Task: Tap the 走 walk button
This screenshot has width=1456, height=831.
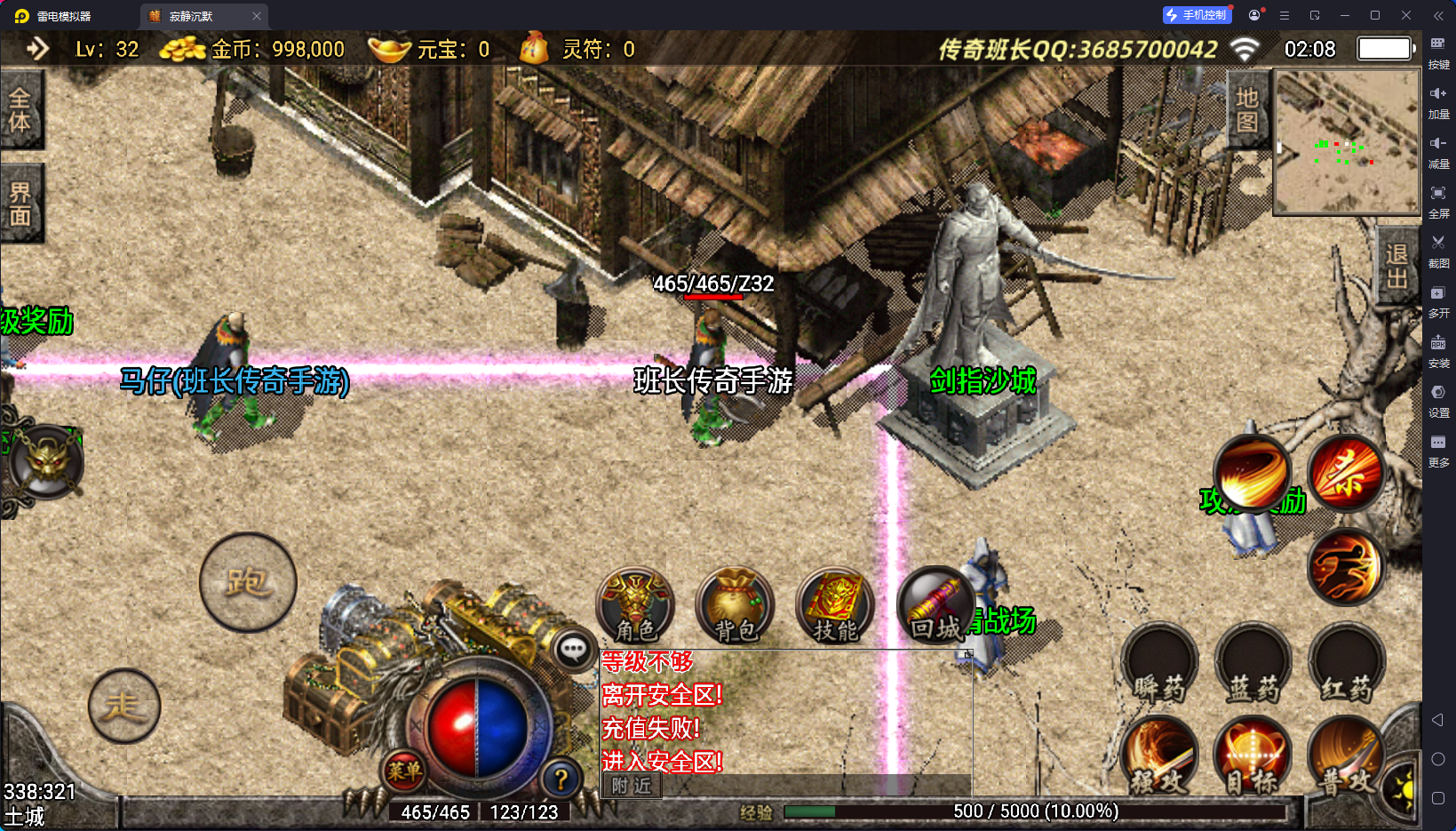Action: [124, 706]
